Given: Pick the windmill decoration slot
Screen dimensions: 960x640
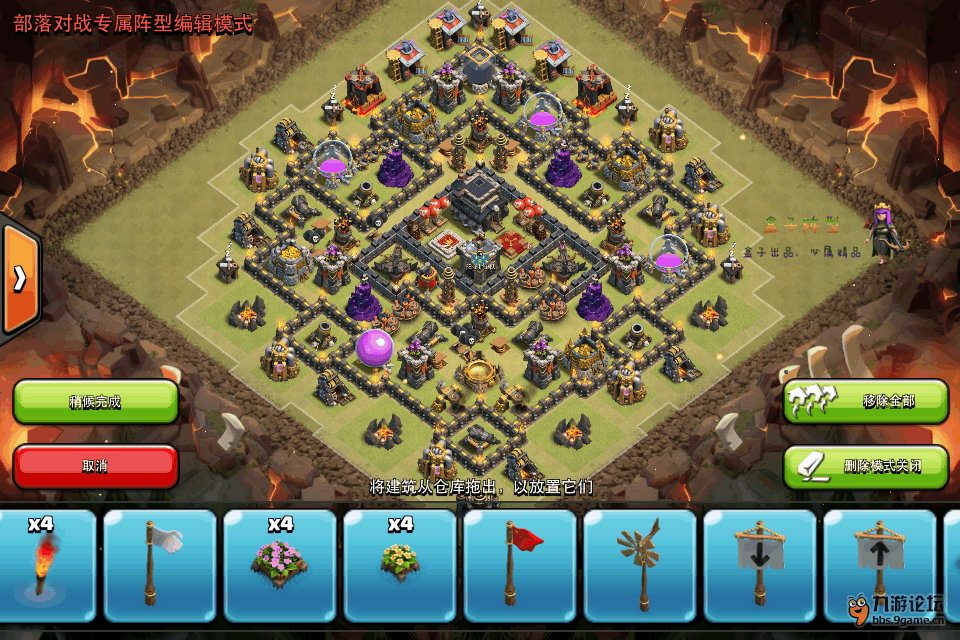Looking at the screenshot, I should point(640,565).
